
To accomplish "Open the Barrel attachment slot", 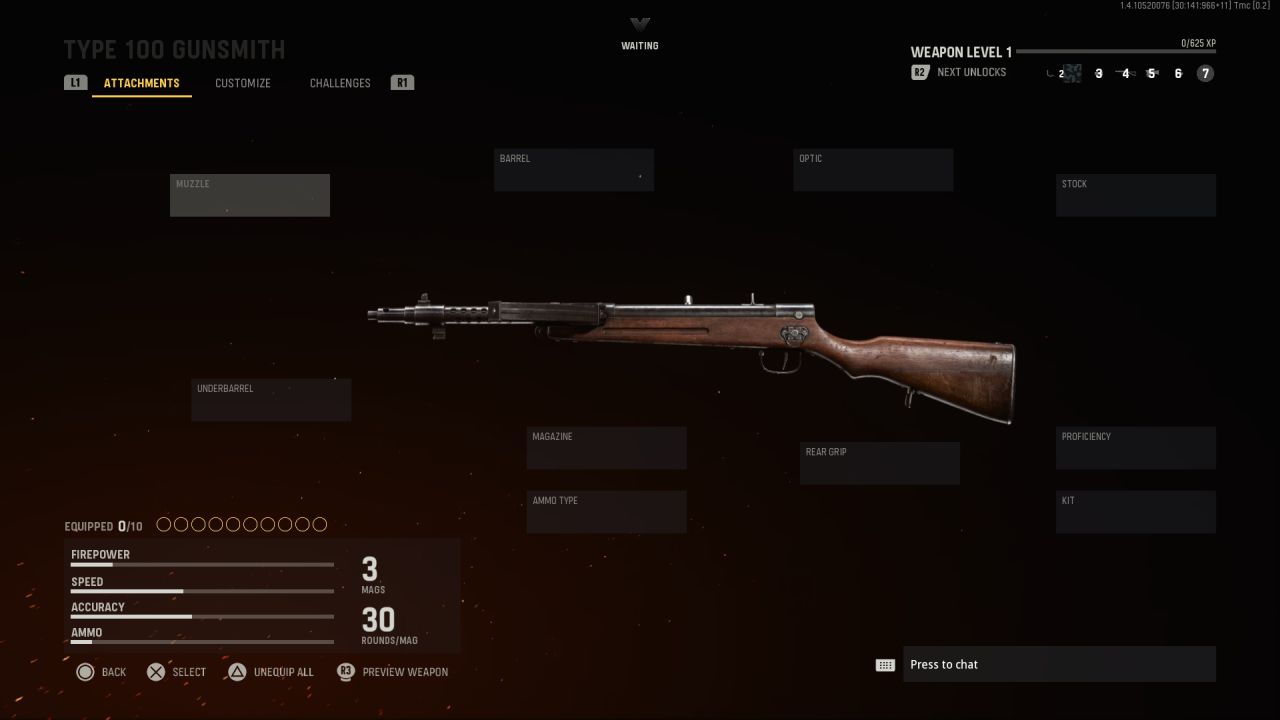I will [x=574, y=170].
